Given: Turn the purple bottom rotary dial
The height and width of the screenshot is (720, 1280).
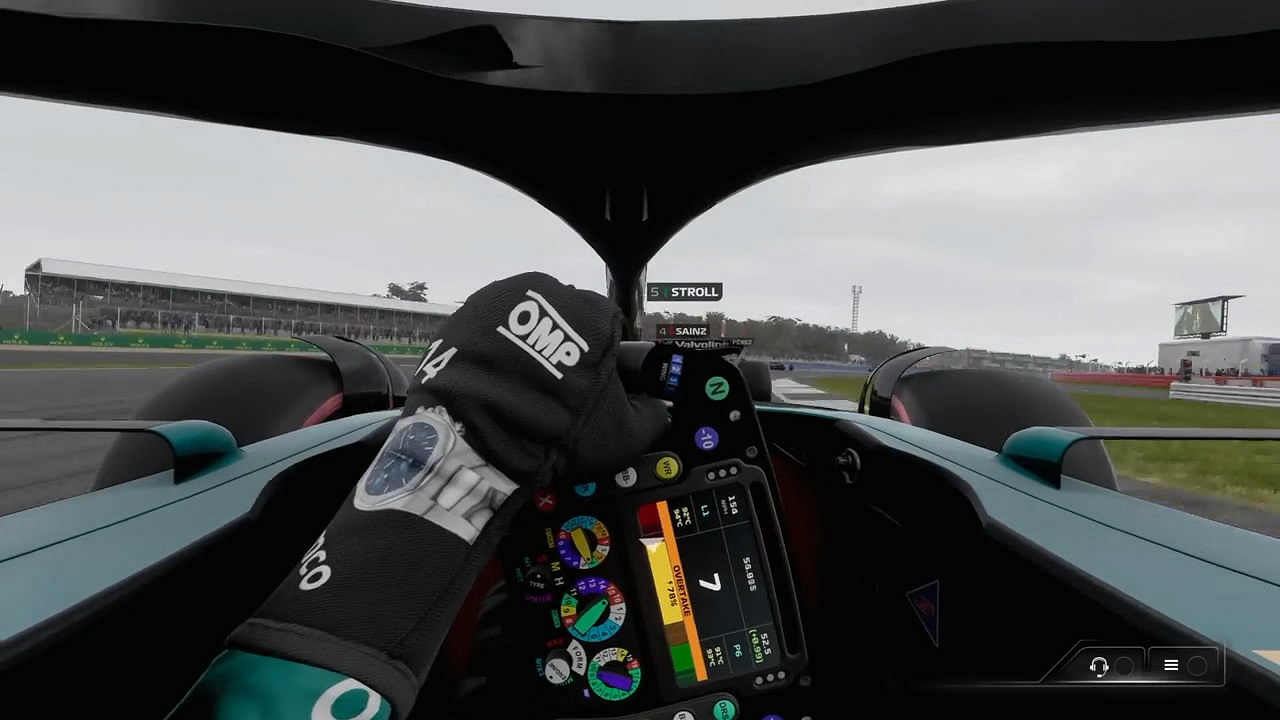Looking at the screenshot, I should [x=613, y=675].
